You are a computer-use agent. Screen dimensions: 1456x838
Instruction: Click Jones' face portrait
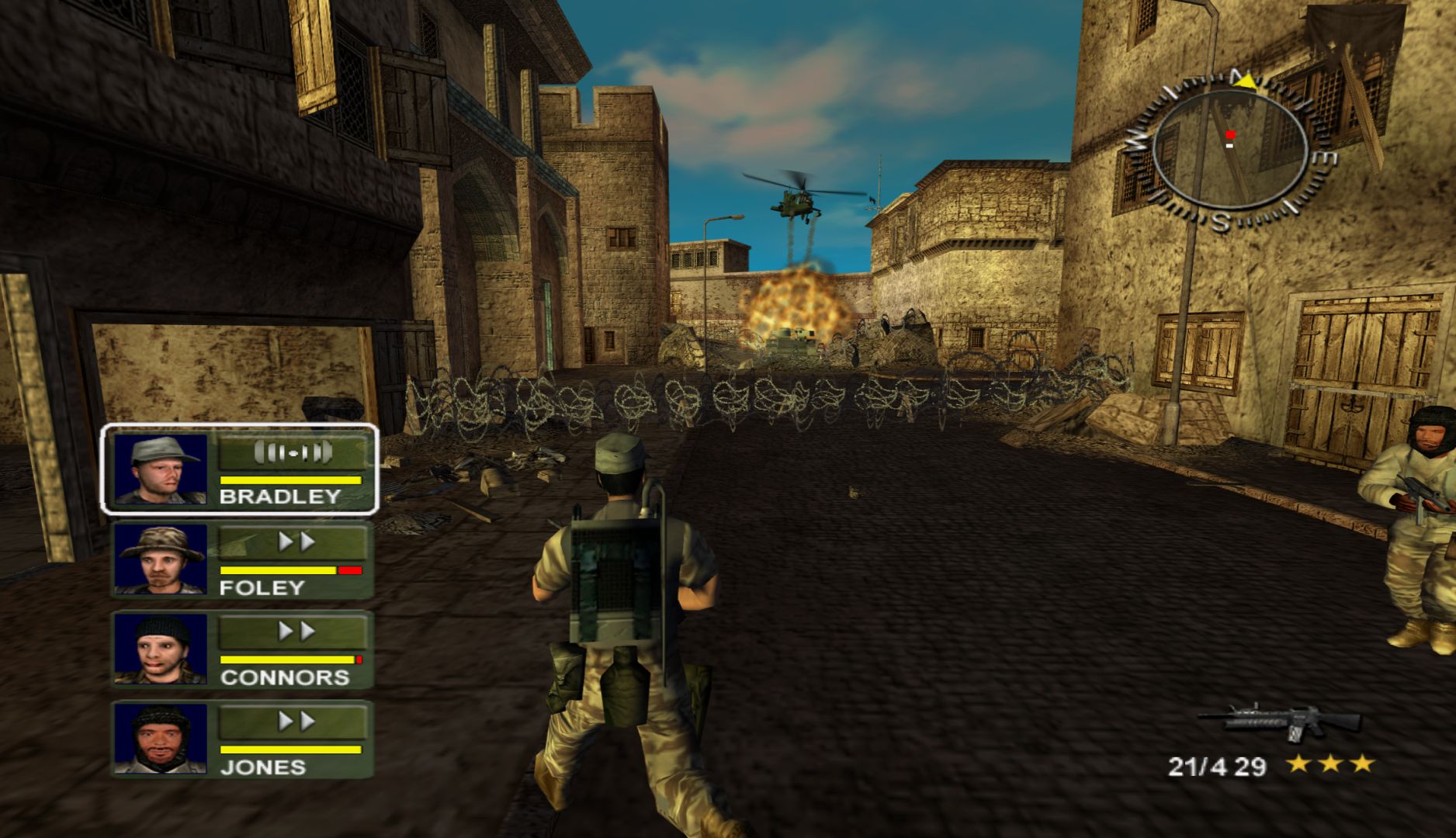(x=161, y=739)
